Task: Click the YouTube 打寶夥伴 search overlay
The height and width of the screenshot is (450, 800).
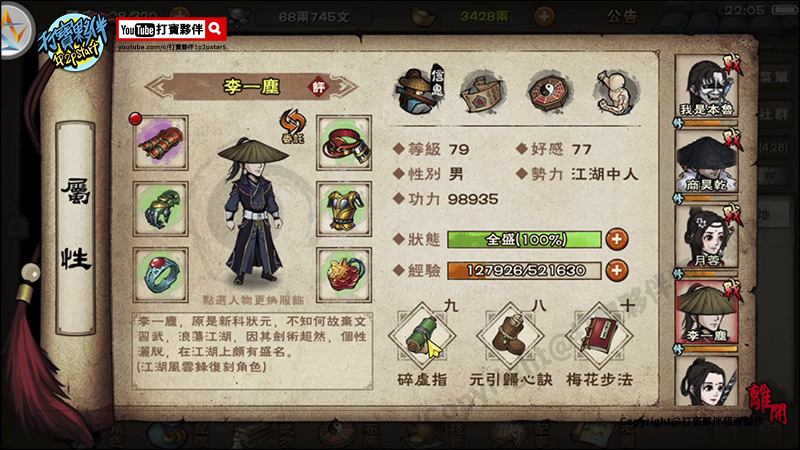Action: point(172,30)
